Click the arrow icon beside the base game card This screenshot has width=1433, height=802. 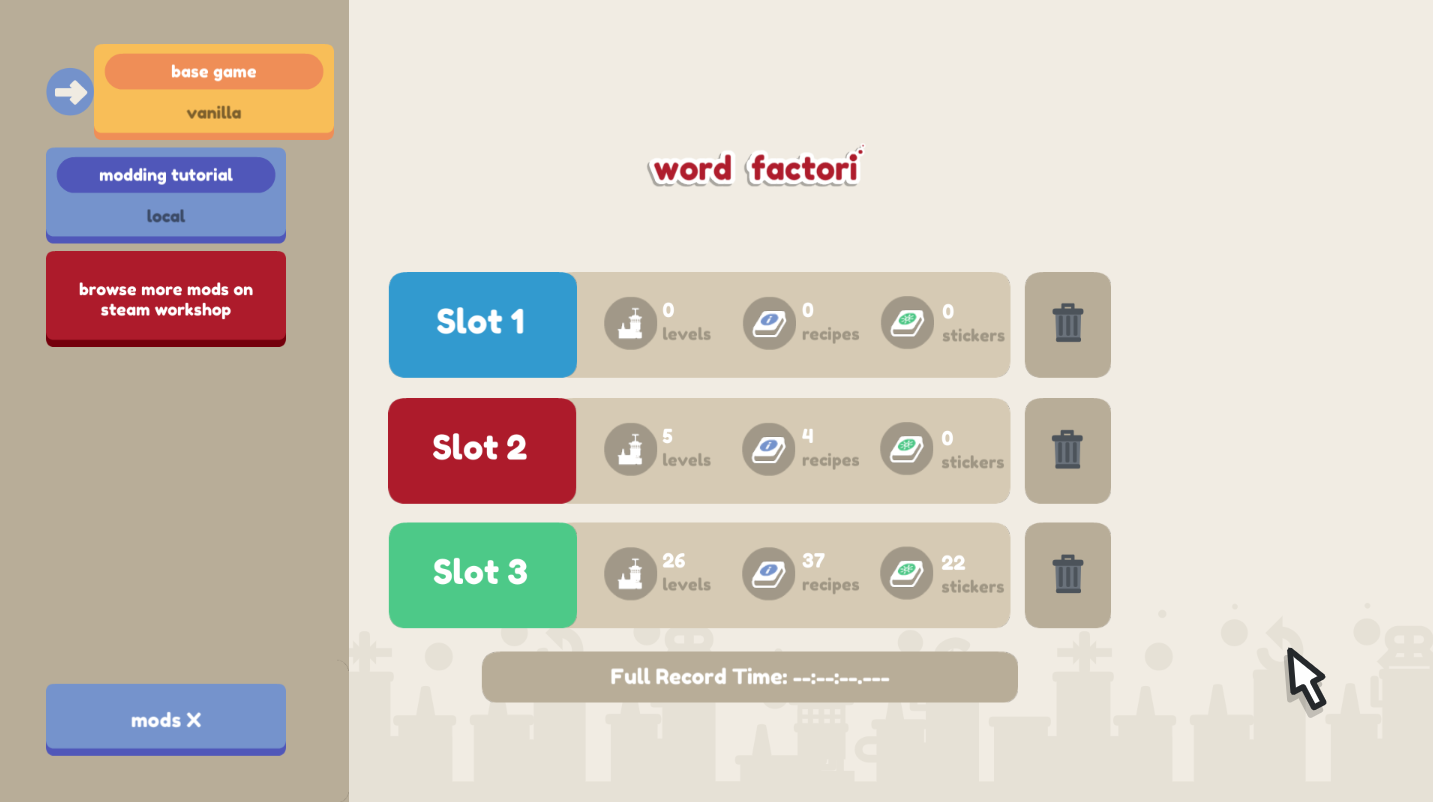click(x=69, y=91)
